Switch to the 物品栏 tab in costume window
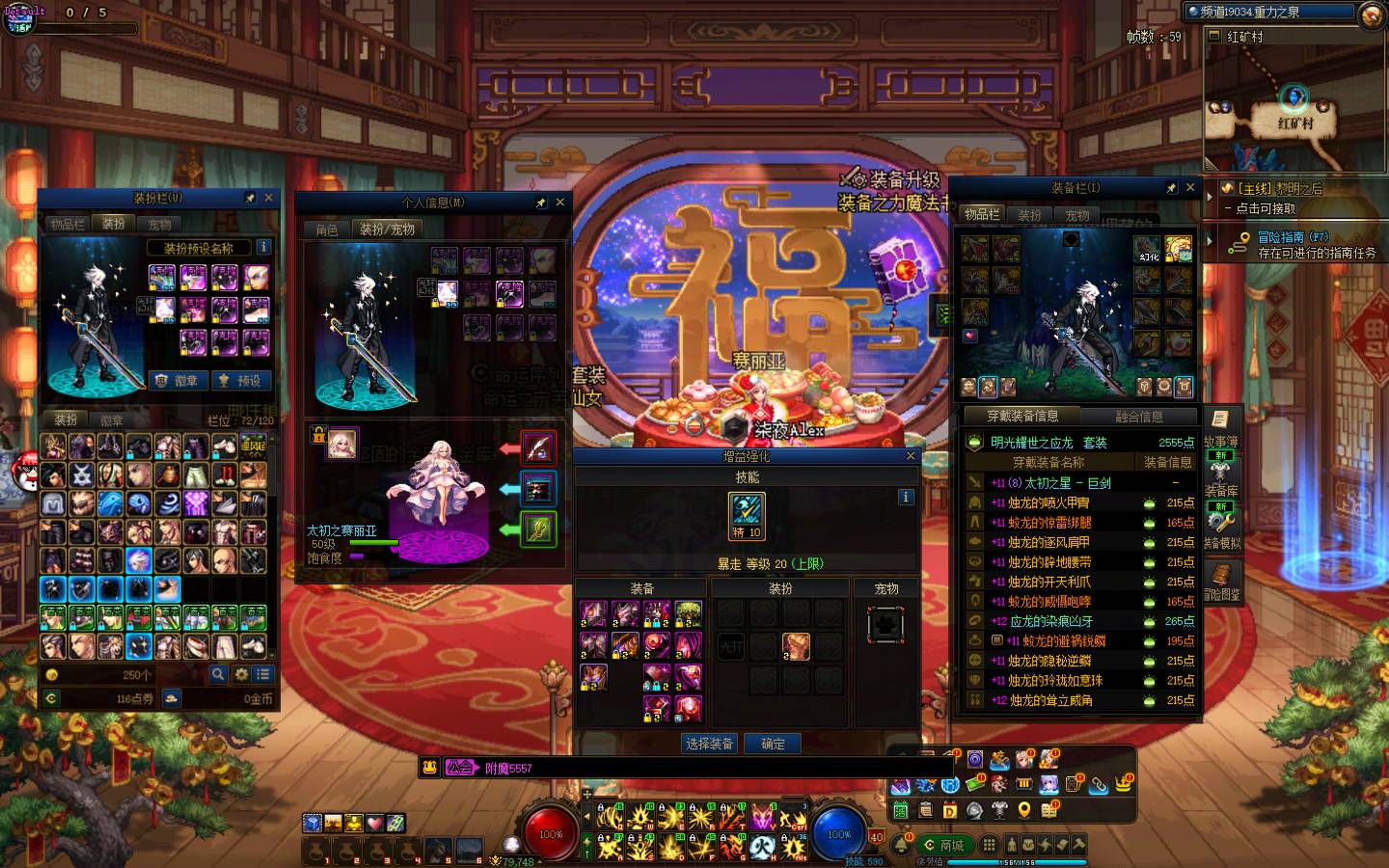The width and height of the screenshot is (1389, 868). coord(68,224)
